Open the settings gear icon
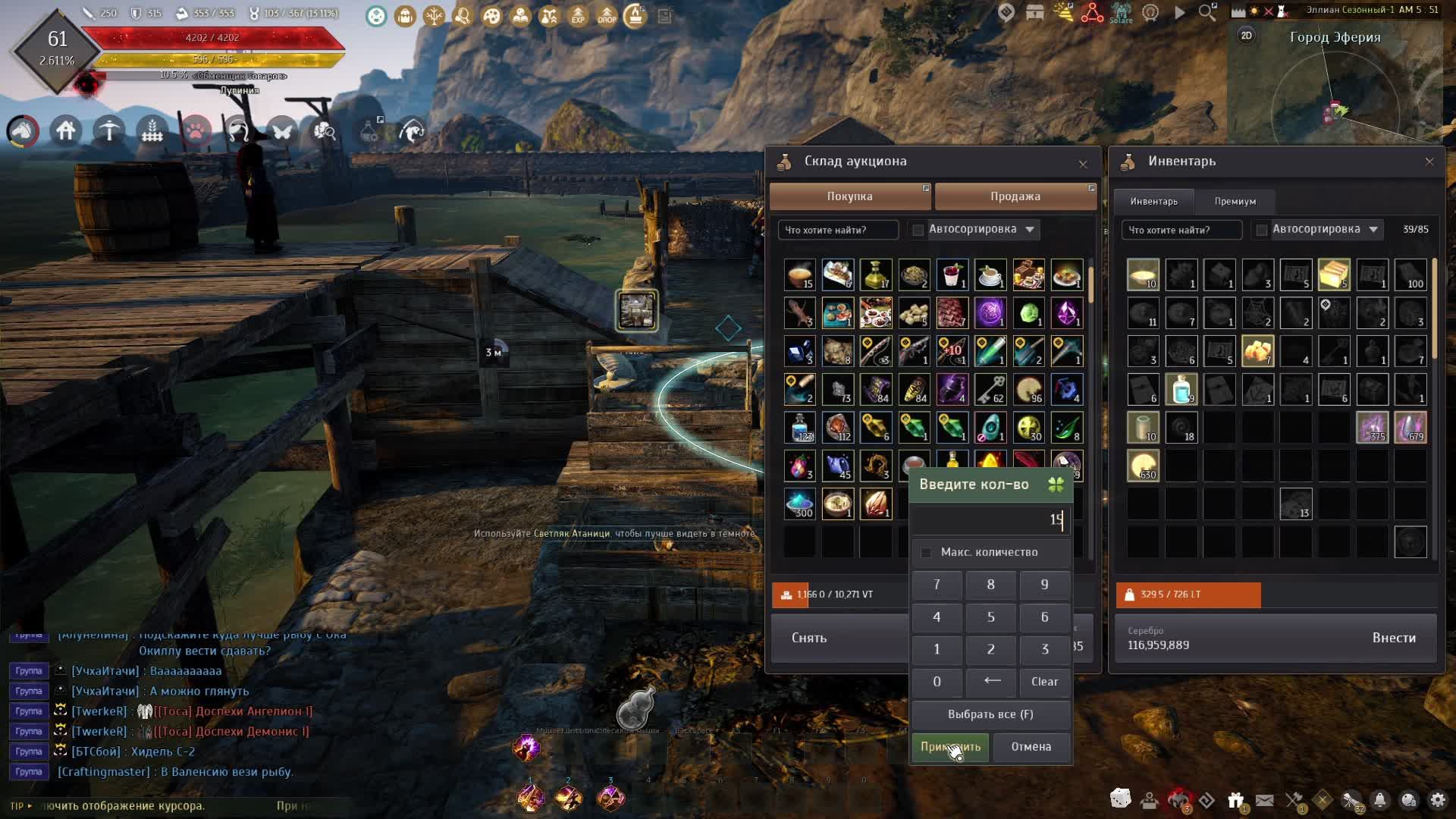The width and height of the screenshot is (1456, 819). point(1437,800)
